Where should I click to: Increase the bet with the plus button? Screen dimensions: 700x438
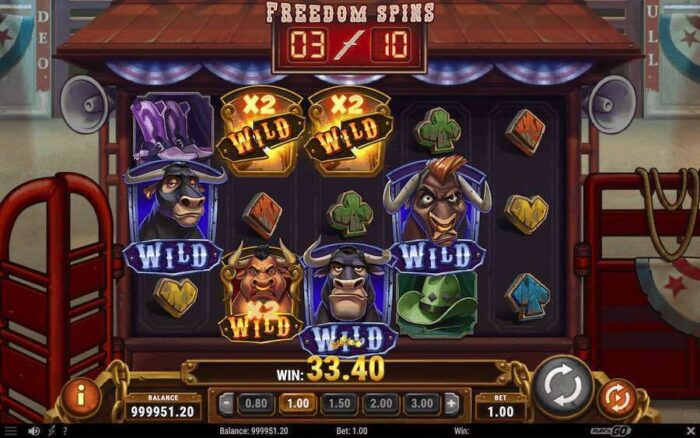(452, 404)
